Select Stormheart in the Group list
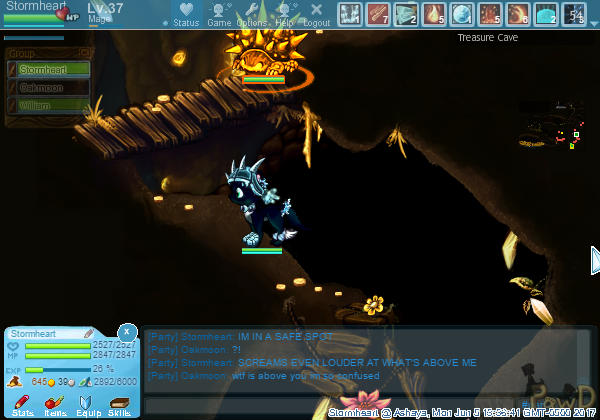Viewport: 600px width, 420px height. tap(39, 70)
